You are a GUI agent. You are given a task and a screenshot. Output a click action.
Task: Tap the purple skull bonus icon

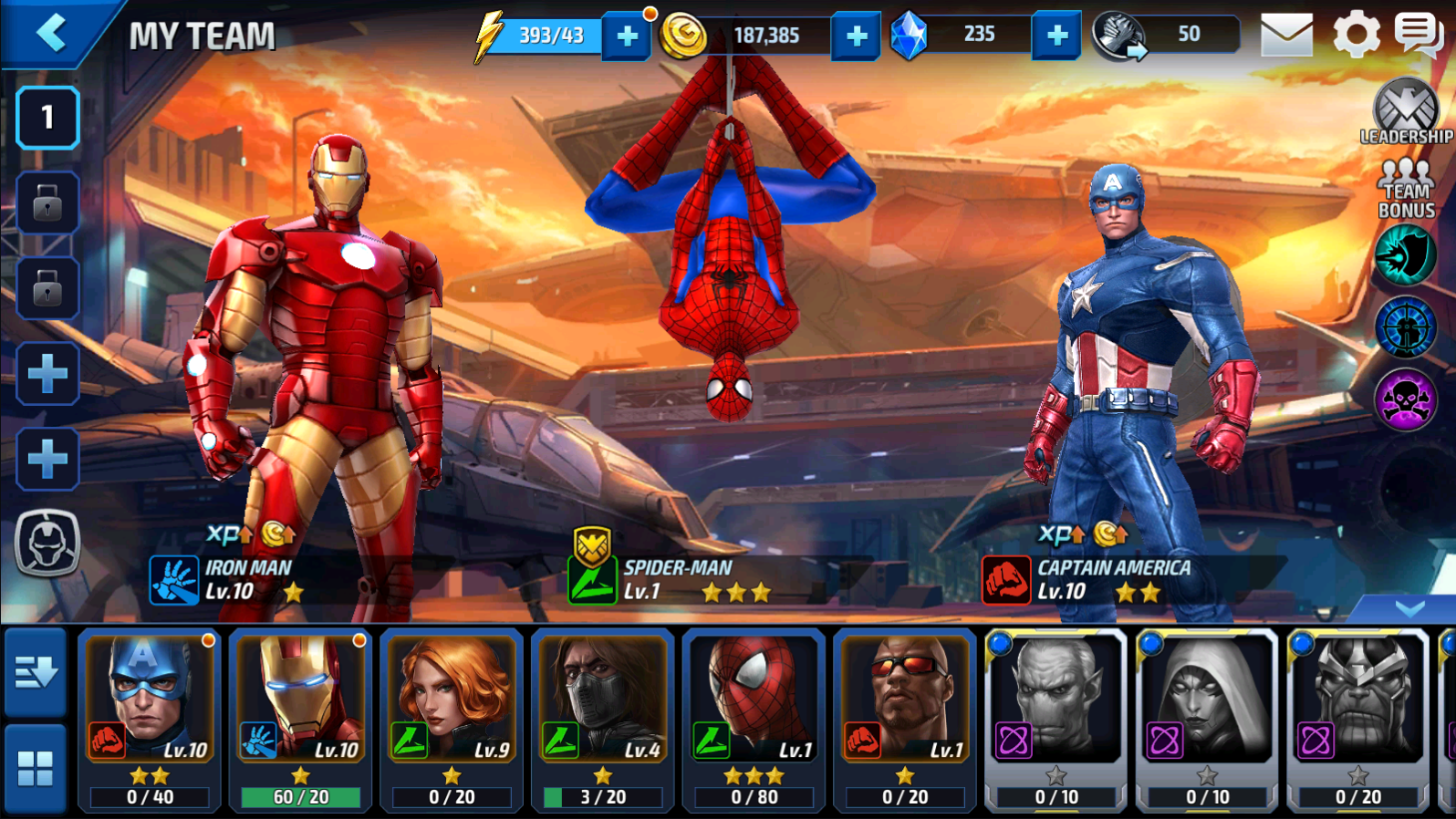pyautogui.click(x=1405, y=399)
